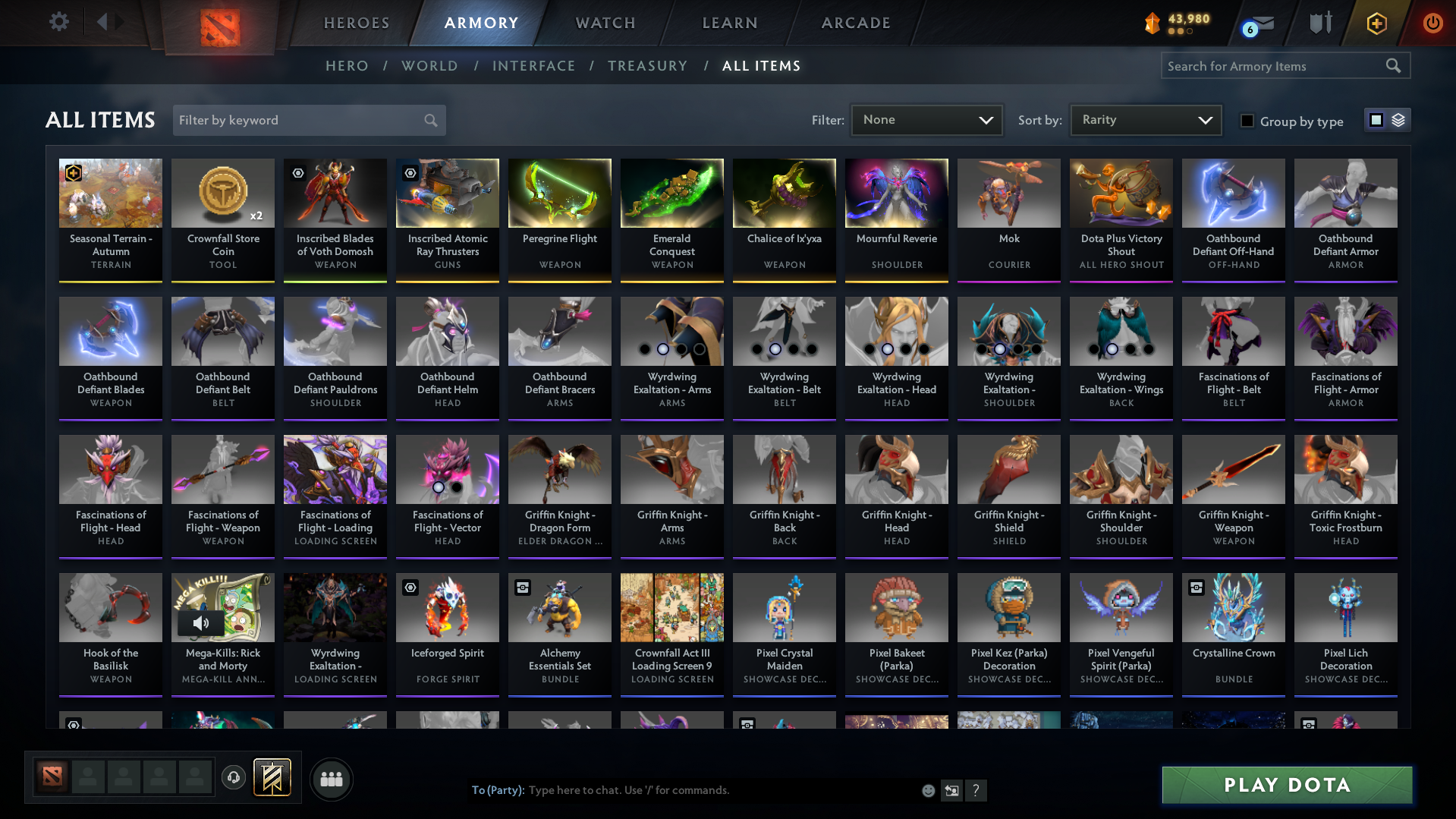The height and width of the screenshot is (819, 1456).
Task: Click the shield and sword loadout icon
Action: [x=1320, y=23]
